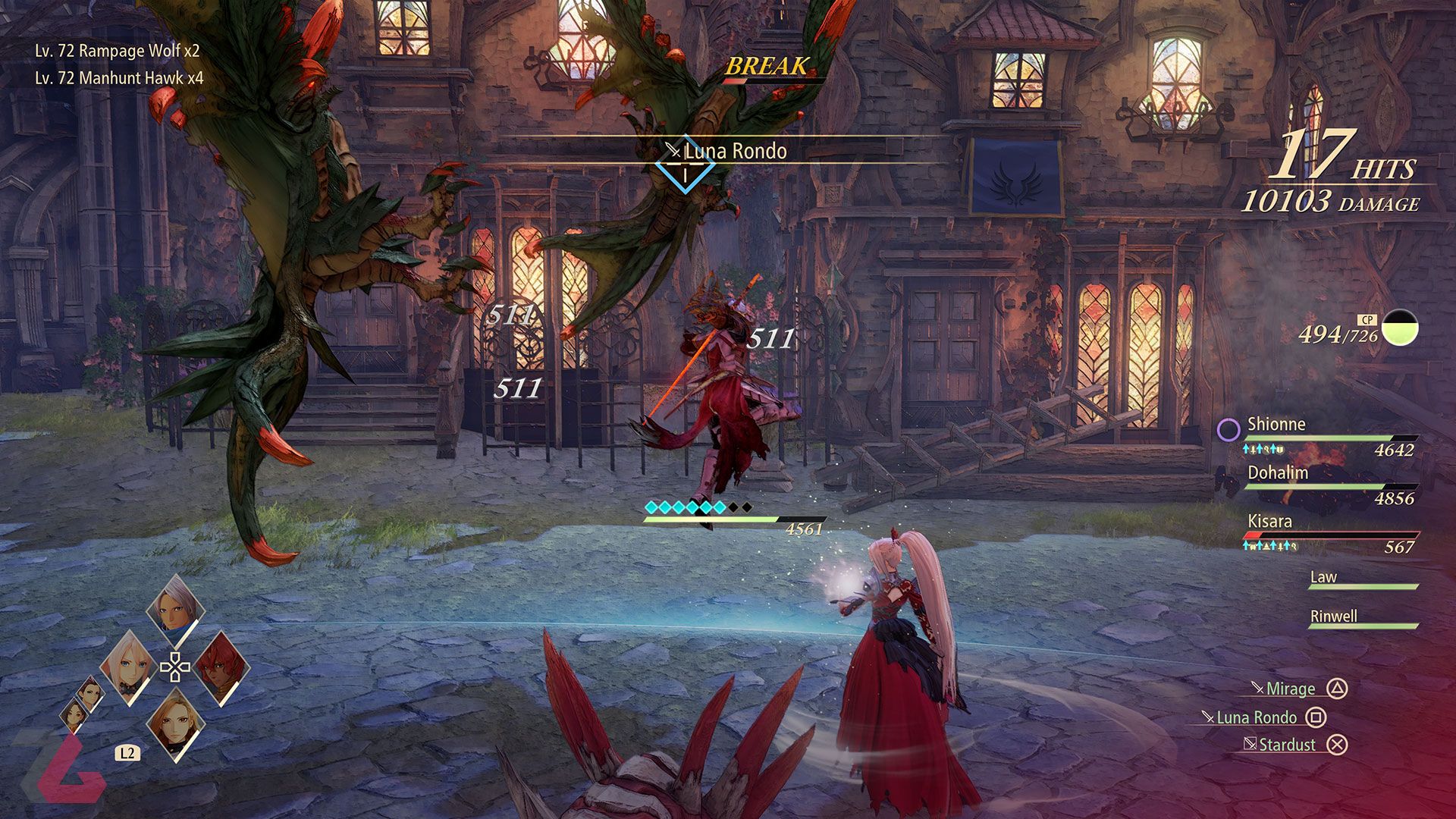Expand the small Dohalim portrait in the selector
The width and height of the screenshot is (1456, 819).
pyautogui.click(x=91, y=694)
